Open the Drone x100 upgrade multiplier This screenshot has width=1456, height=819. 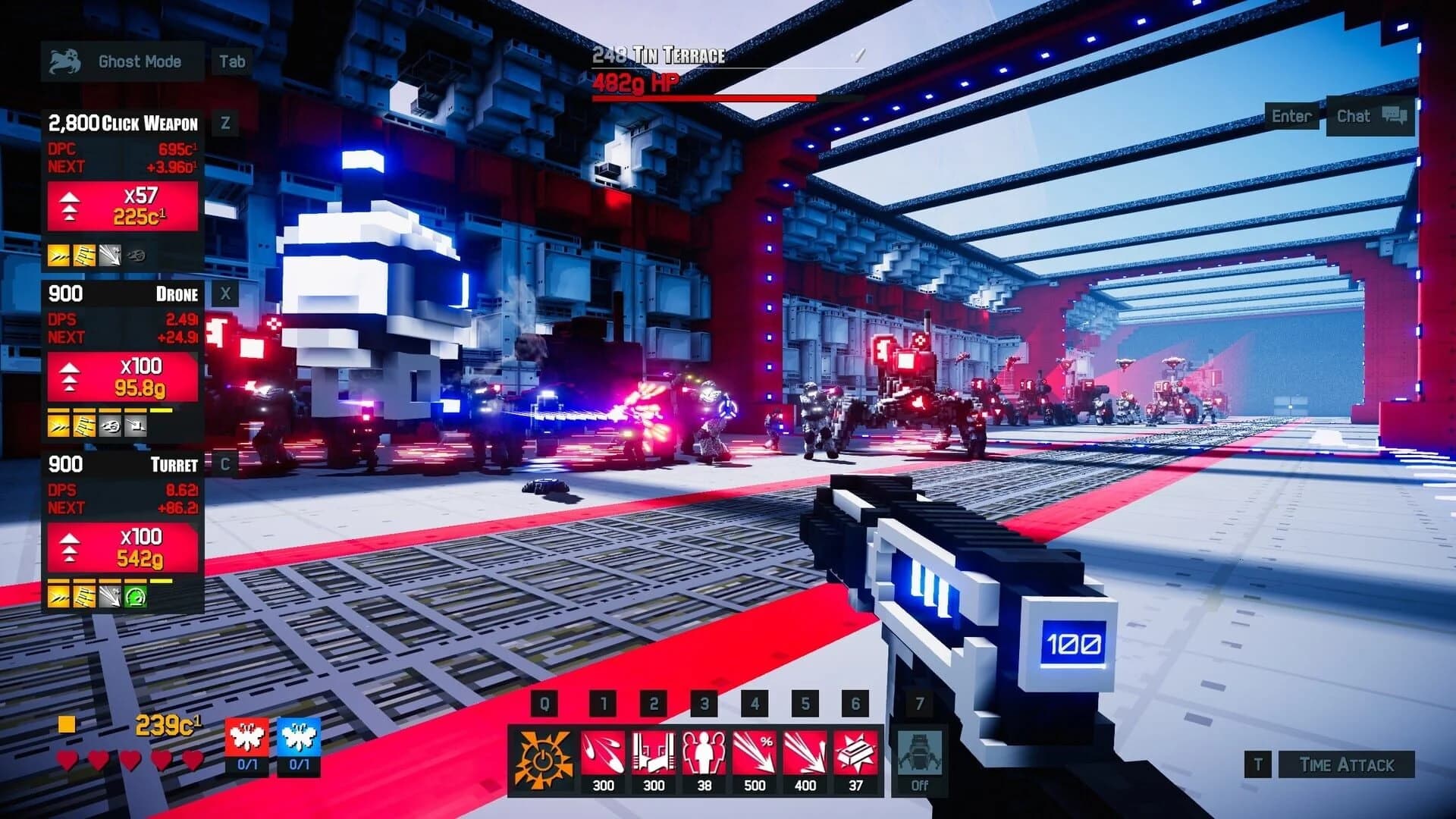[x=121, y=376]
